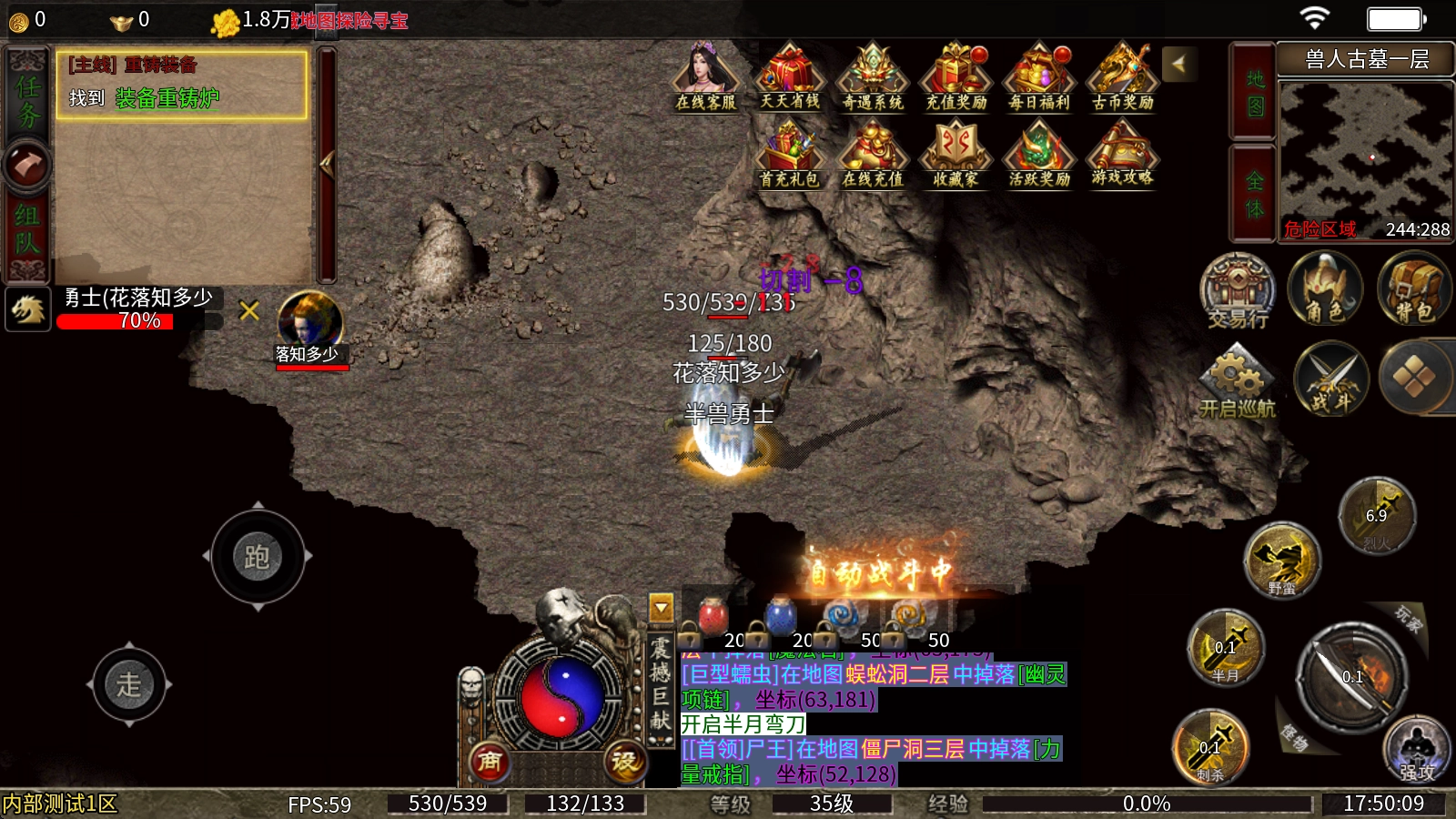The height and width of the screenshot is (819, 1456).
Task: Open the 交易行 trading house
Action: [x=1238, y=289]
